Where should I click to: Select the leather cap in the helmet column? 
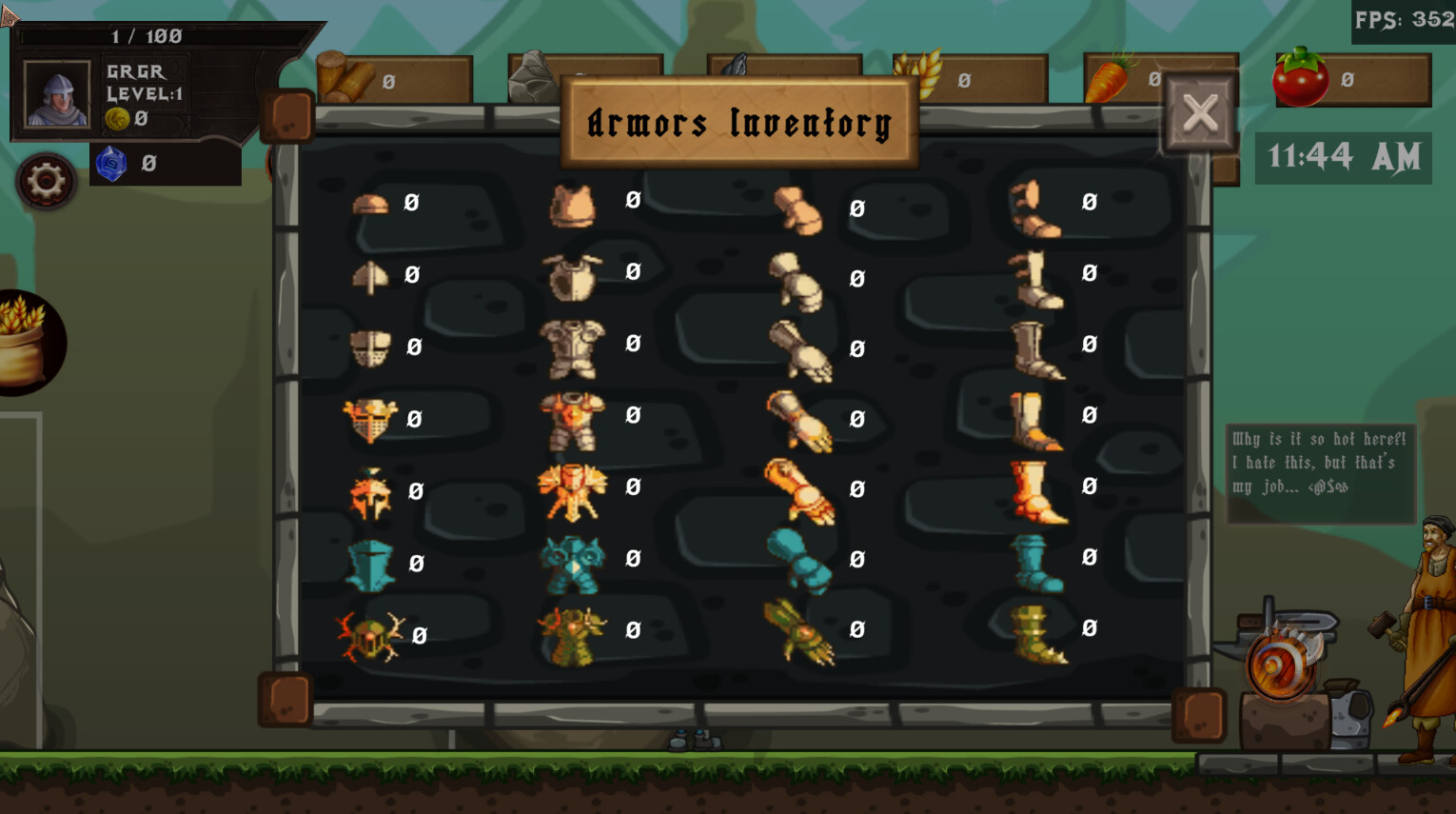tap(371, 207)
